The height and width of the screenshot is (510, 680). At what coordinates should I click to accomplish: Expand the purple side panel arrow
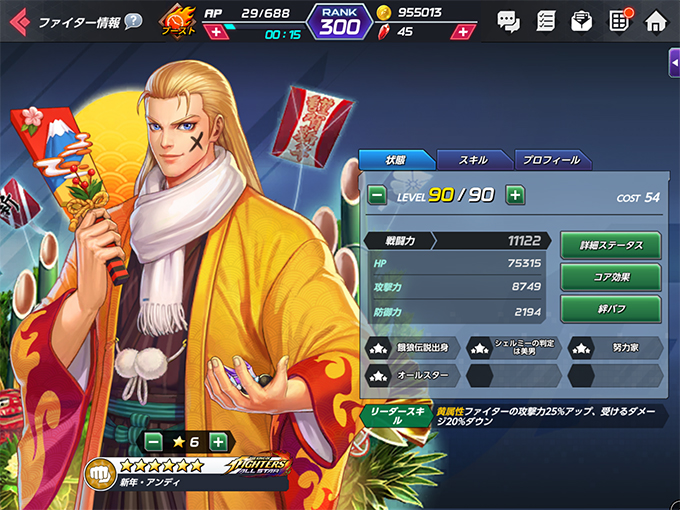(x=673, y=63)
